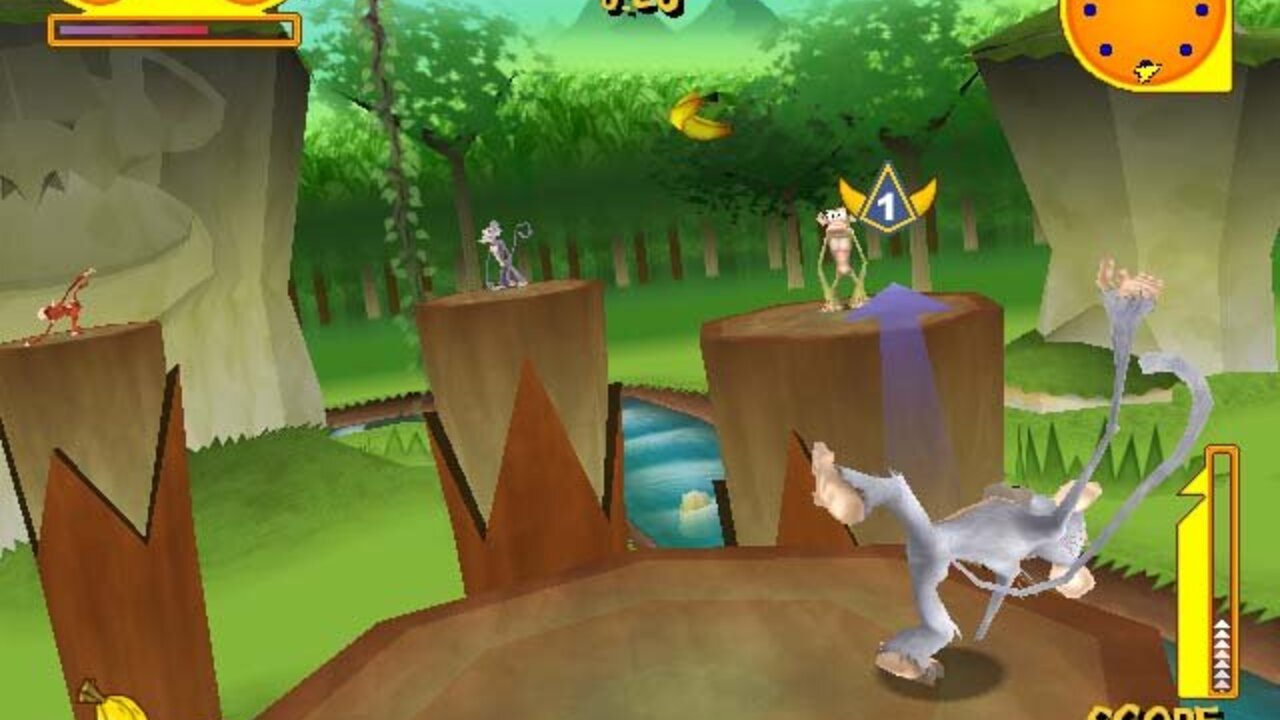Click the stack of white arrows in the meter

[1220, 655]
